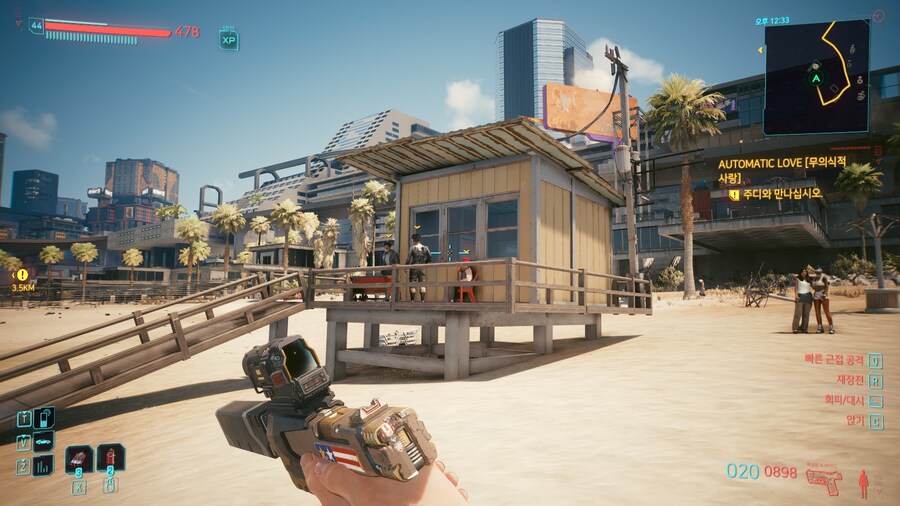Open the minimap
The height and width of the screenshot is (506, 900).
[816, 77]
